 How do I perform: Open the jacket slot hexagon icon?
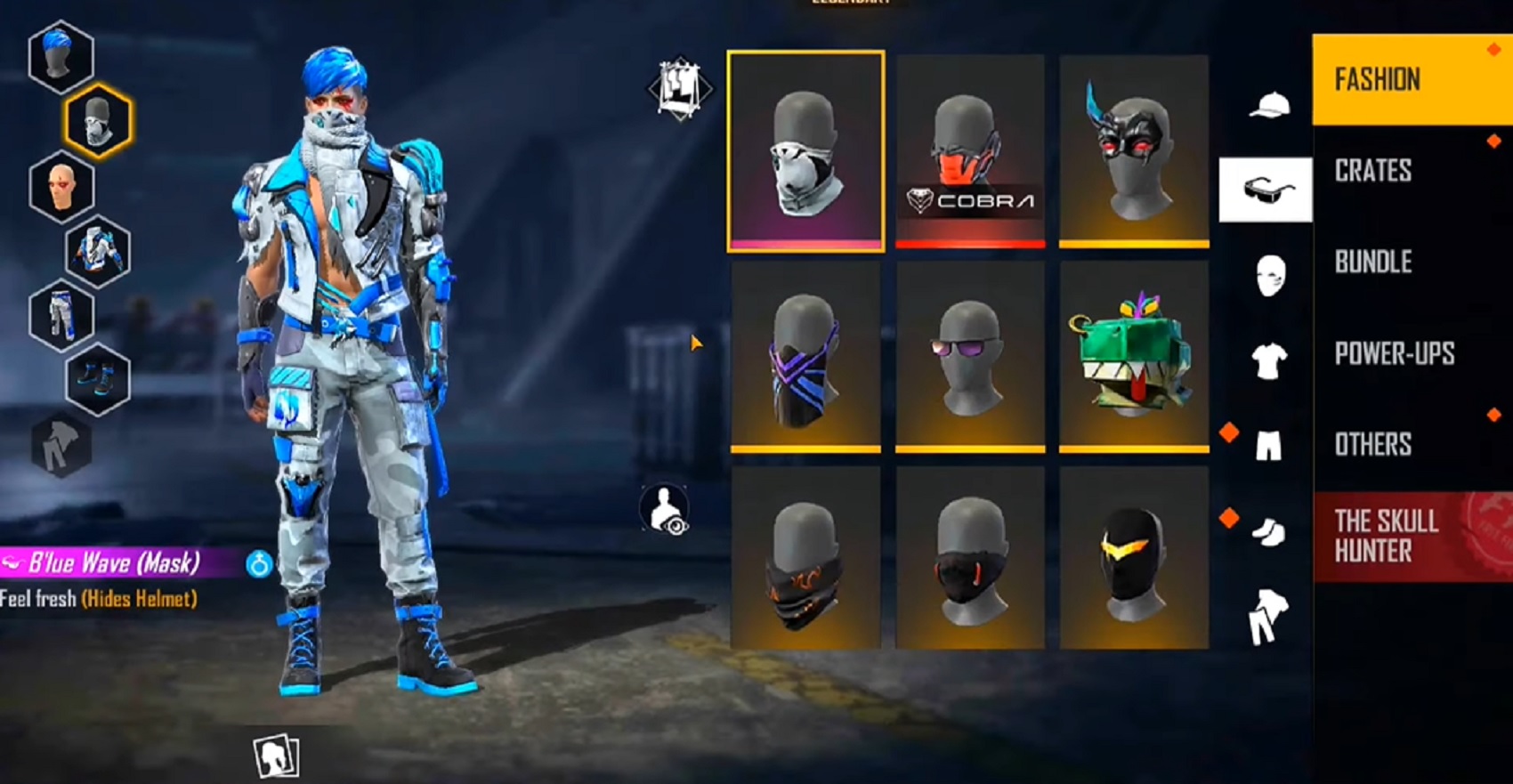pyautogui.click(x=98, y=250)
